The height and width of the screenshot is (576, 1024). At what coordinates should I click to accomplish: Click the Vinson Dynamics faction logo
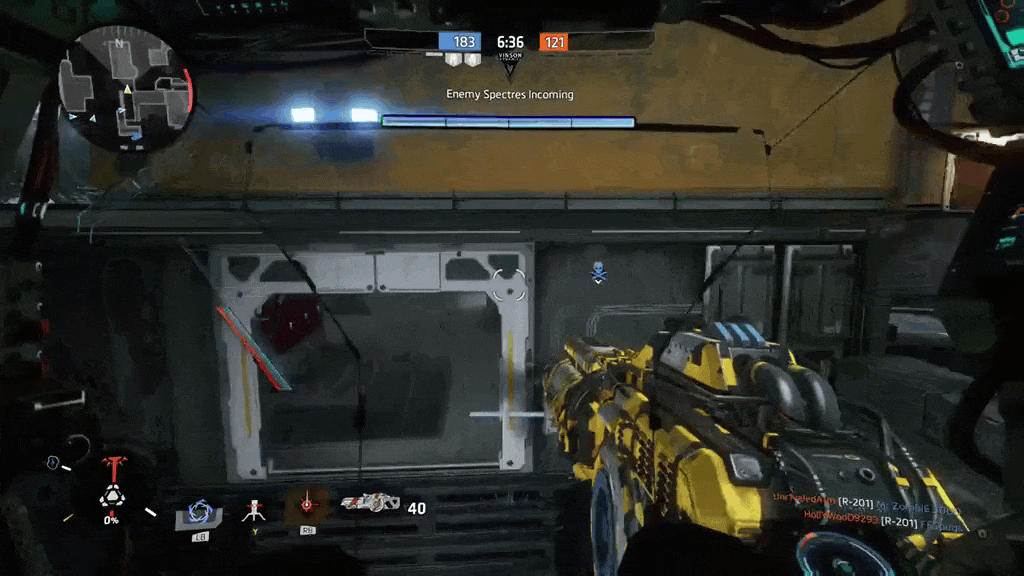pyautogui.click(x=510, y=66)
